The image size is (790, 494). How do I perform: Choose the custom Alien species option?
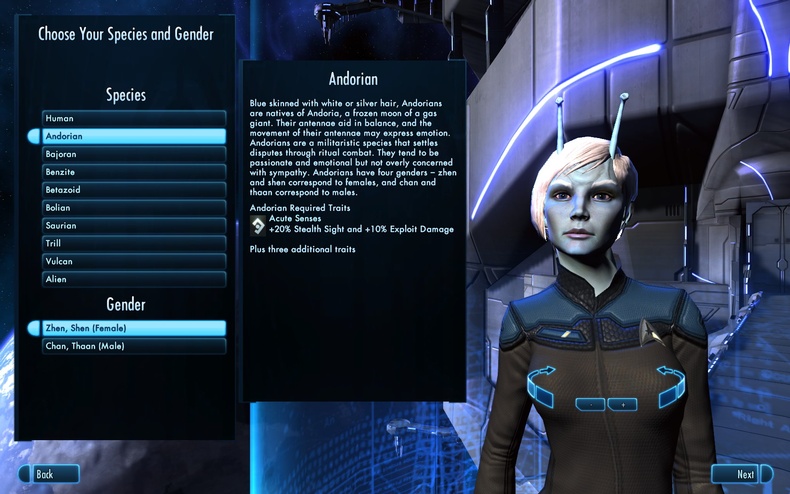[133, 279]
